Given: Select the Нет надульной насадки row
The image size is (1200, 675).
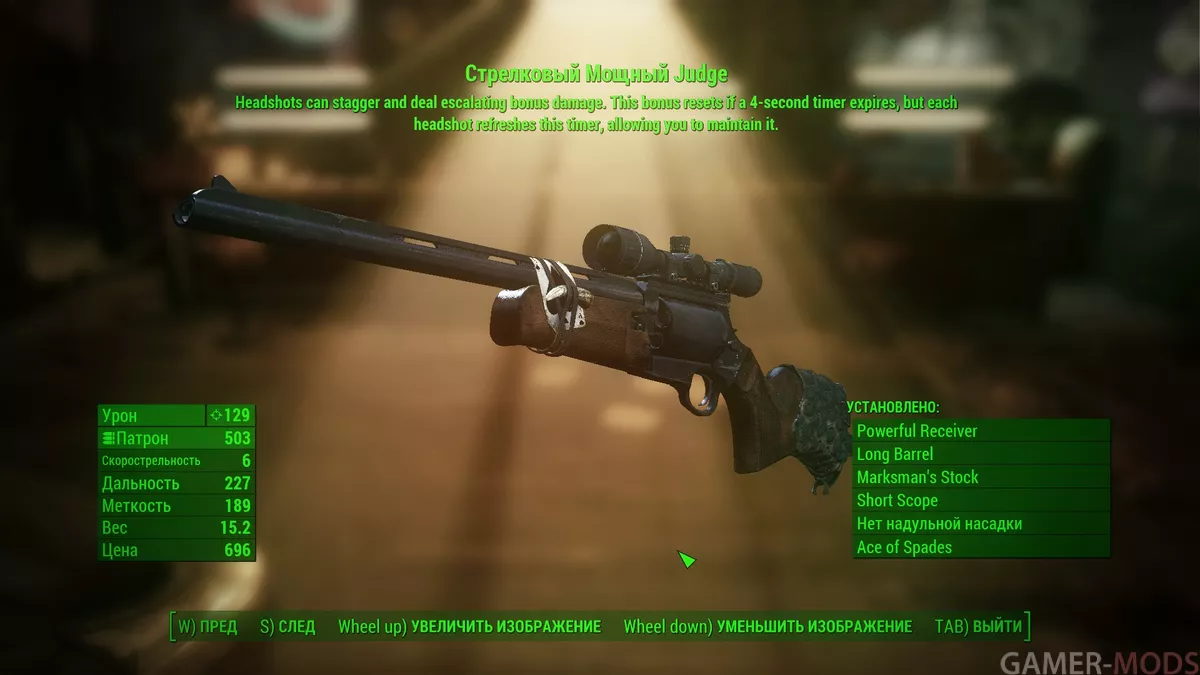Looking at the screenshot, I should (x=981, y=524).
